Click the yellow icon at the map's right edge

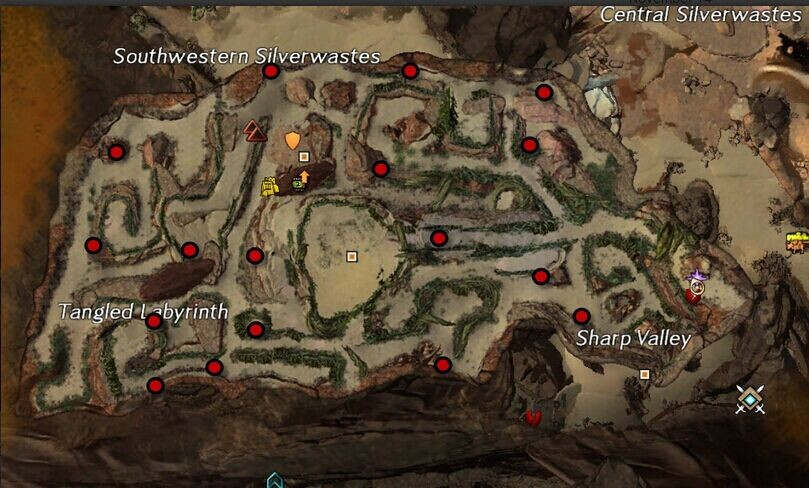(x=798, y=241)
